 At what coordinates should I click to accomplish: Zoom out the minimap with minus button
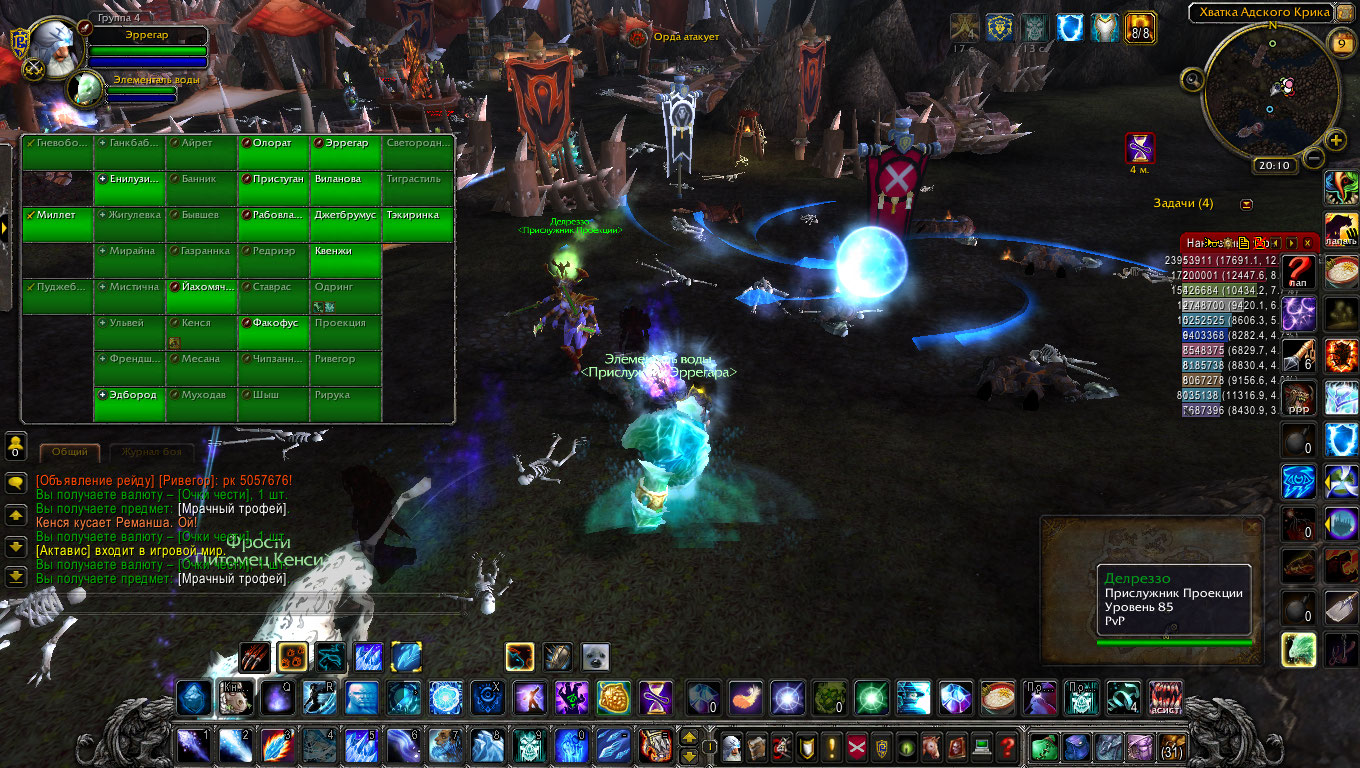[1313, 157]
